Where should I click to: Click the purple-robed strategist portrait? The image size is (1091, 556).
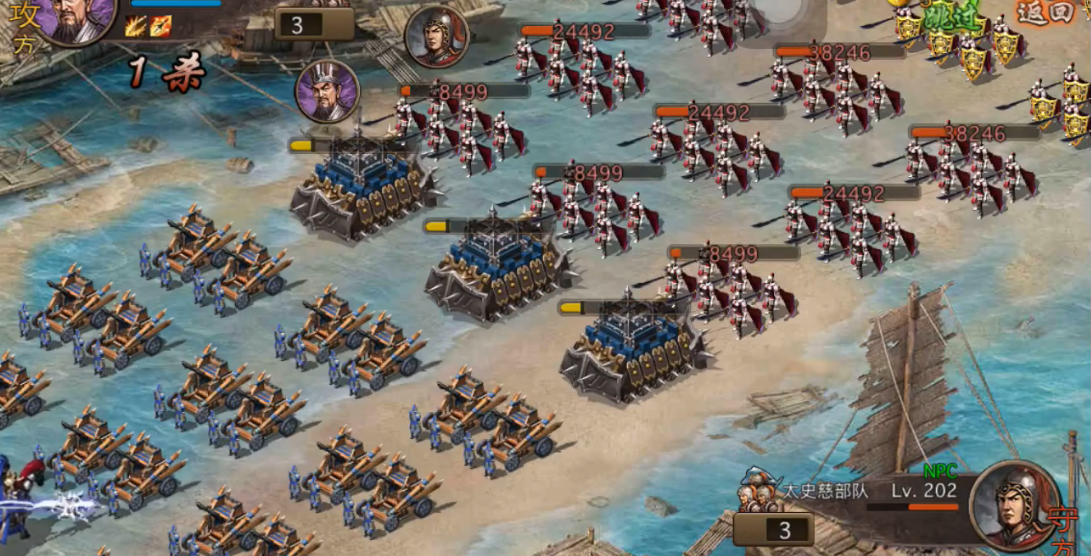point(327,91)
